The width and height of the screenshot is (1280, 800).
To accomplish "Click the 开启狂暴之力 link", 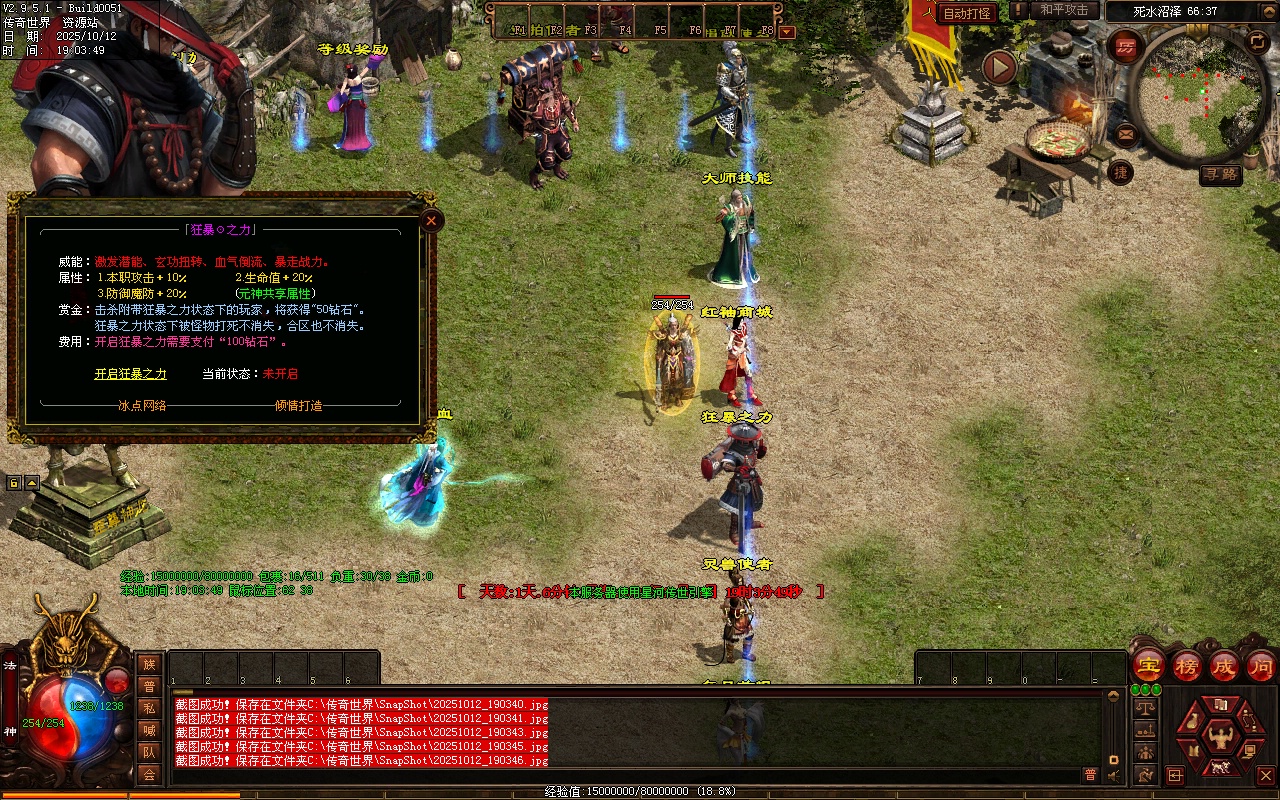I will point(131,374).
